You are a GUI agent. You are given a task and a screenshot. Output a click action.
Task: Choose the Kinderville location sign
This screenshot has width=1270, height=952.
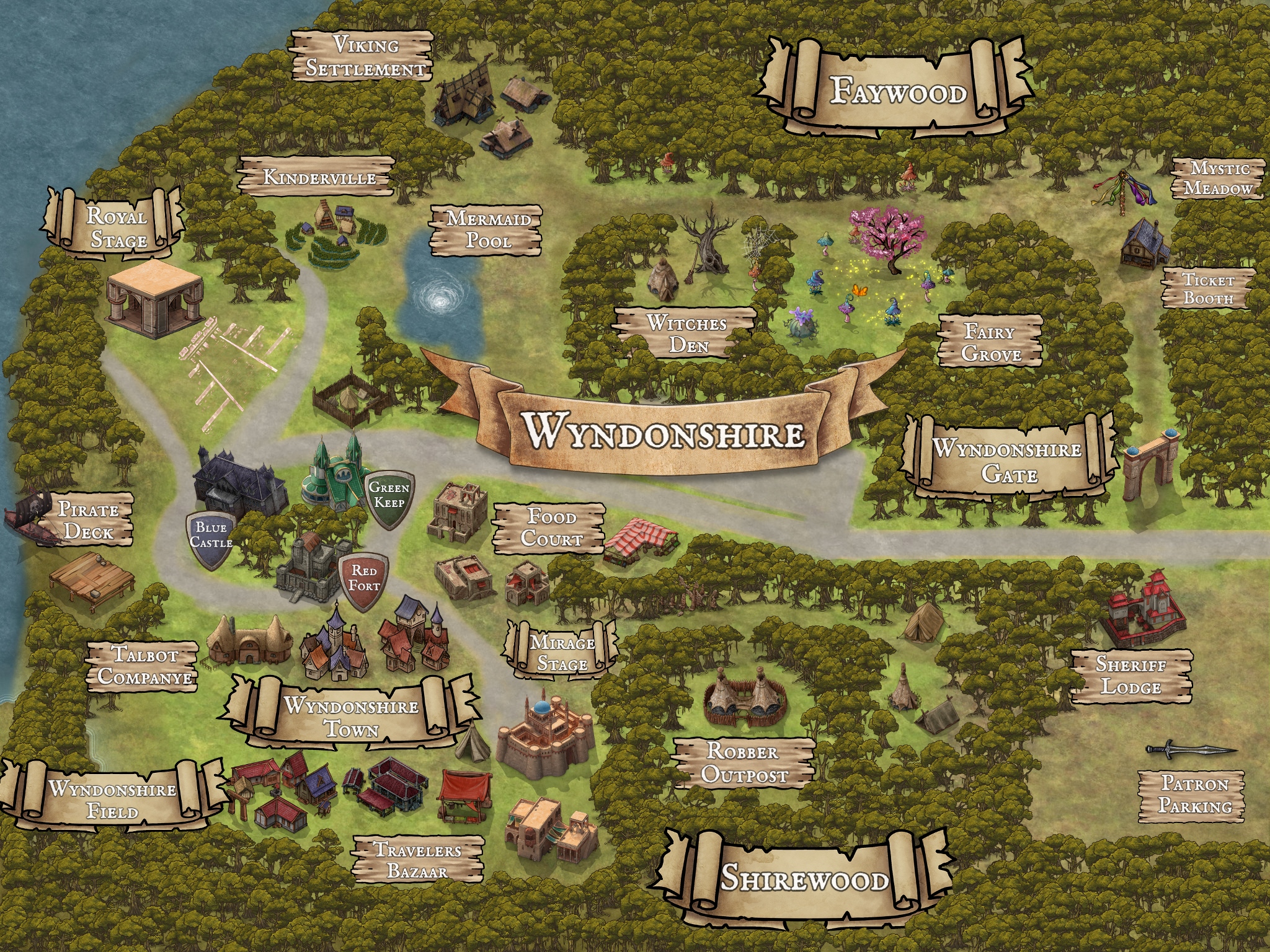click(x=319, y=177)
